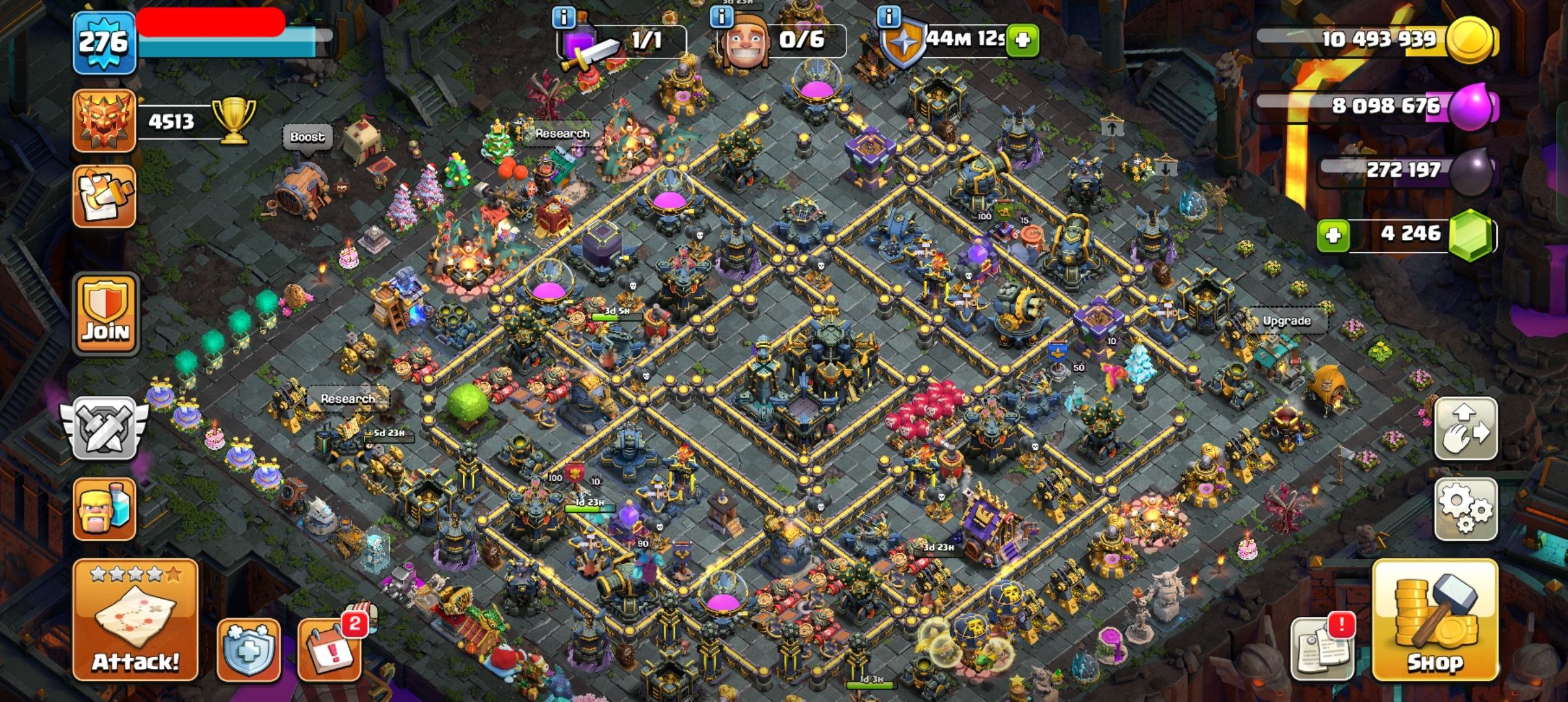The image size is (1568, 702).
Task: Open the puzzle piece button
Action: 105,196
